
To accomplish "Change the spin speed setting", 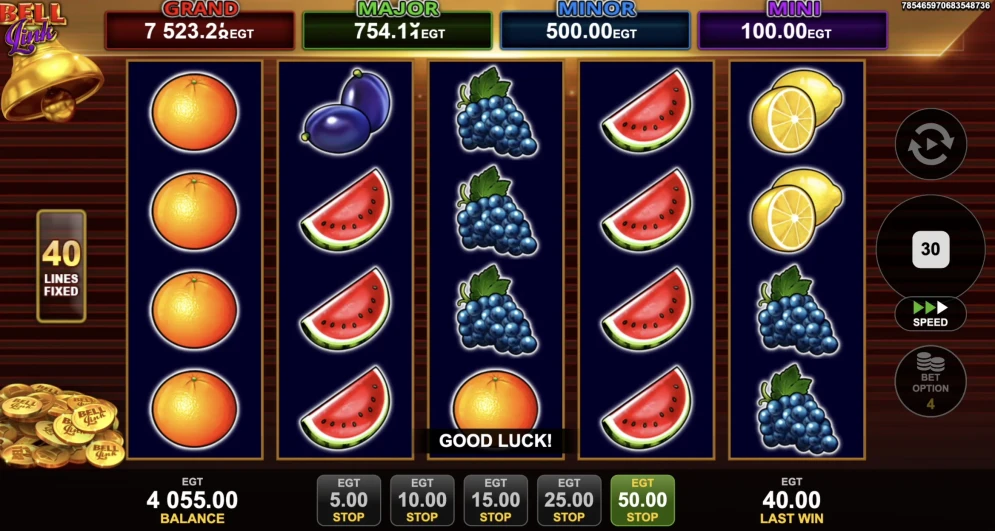I will [930, 313].
